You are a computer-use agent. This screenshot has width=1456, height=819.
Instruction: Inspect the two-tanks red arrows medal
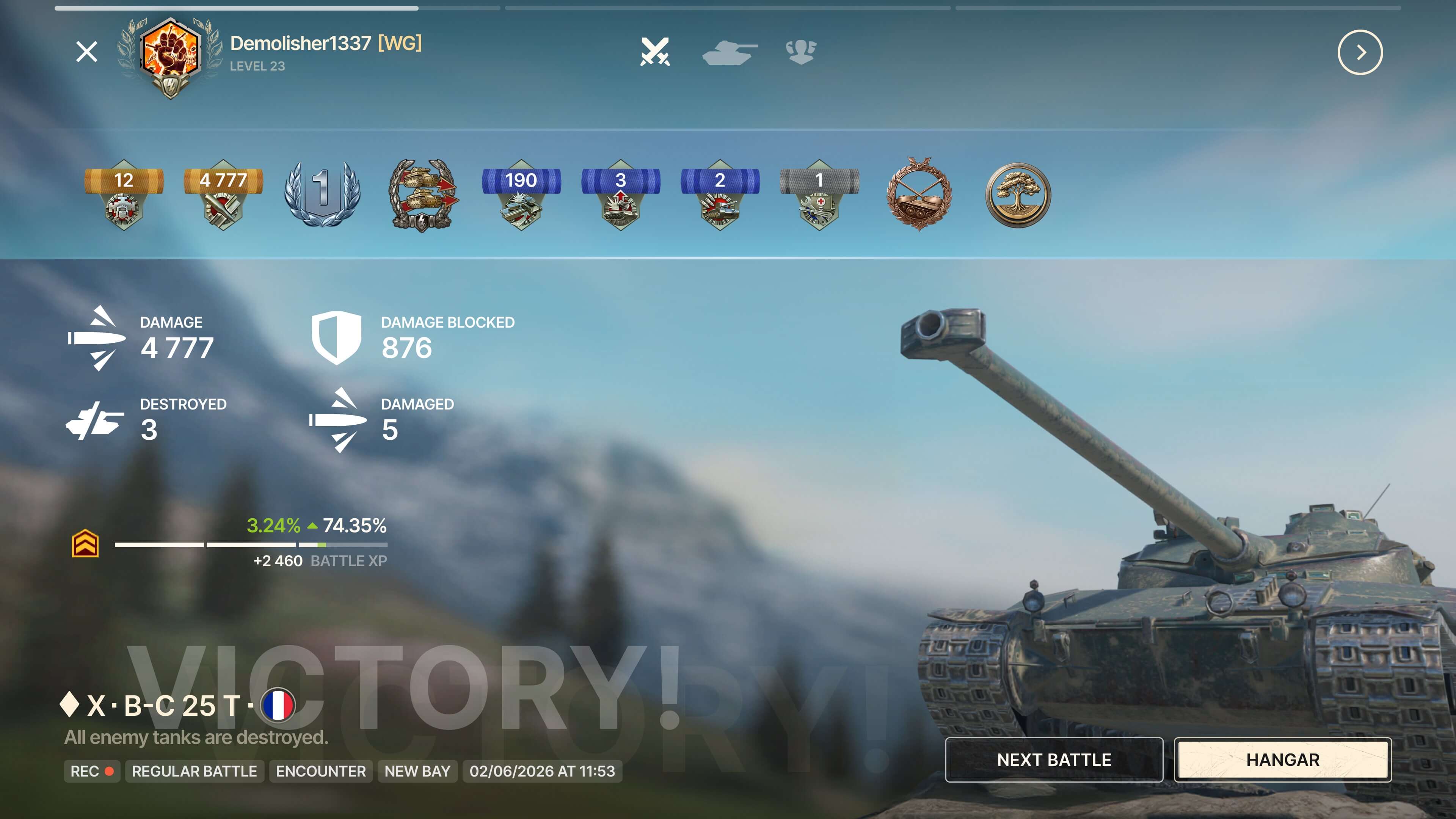click(x=422, y=194)
